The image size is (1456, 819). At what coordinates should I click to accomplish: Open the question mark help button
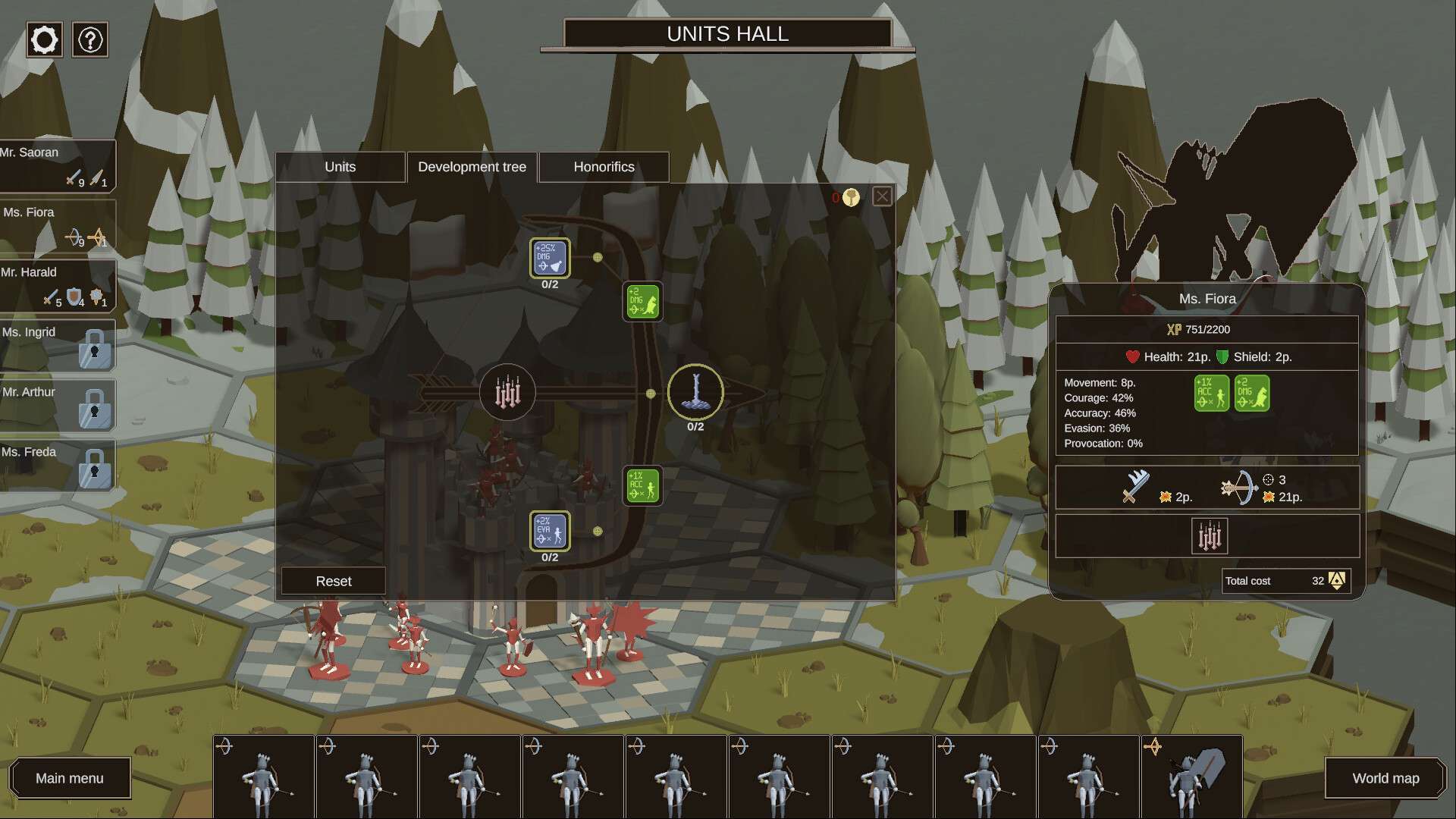90,39
